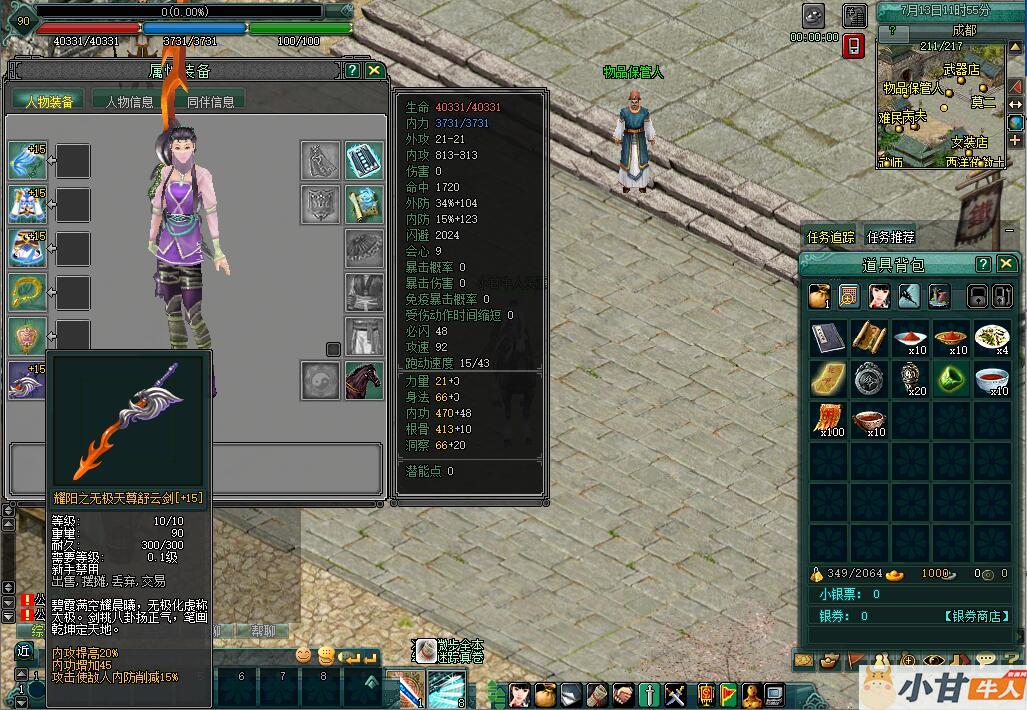This screenshot has width=1027, height=710.
Task: Select the rolled scroll item in backpack
Action: pos(868,337)
